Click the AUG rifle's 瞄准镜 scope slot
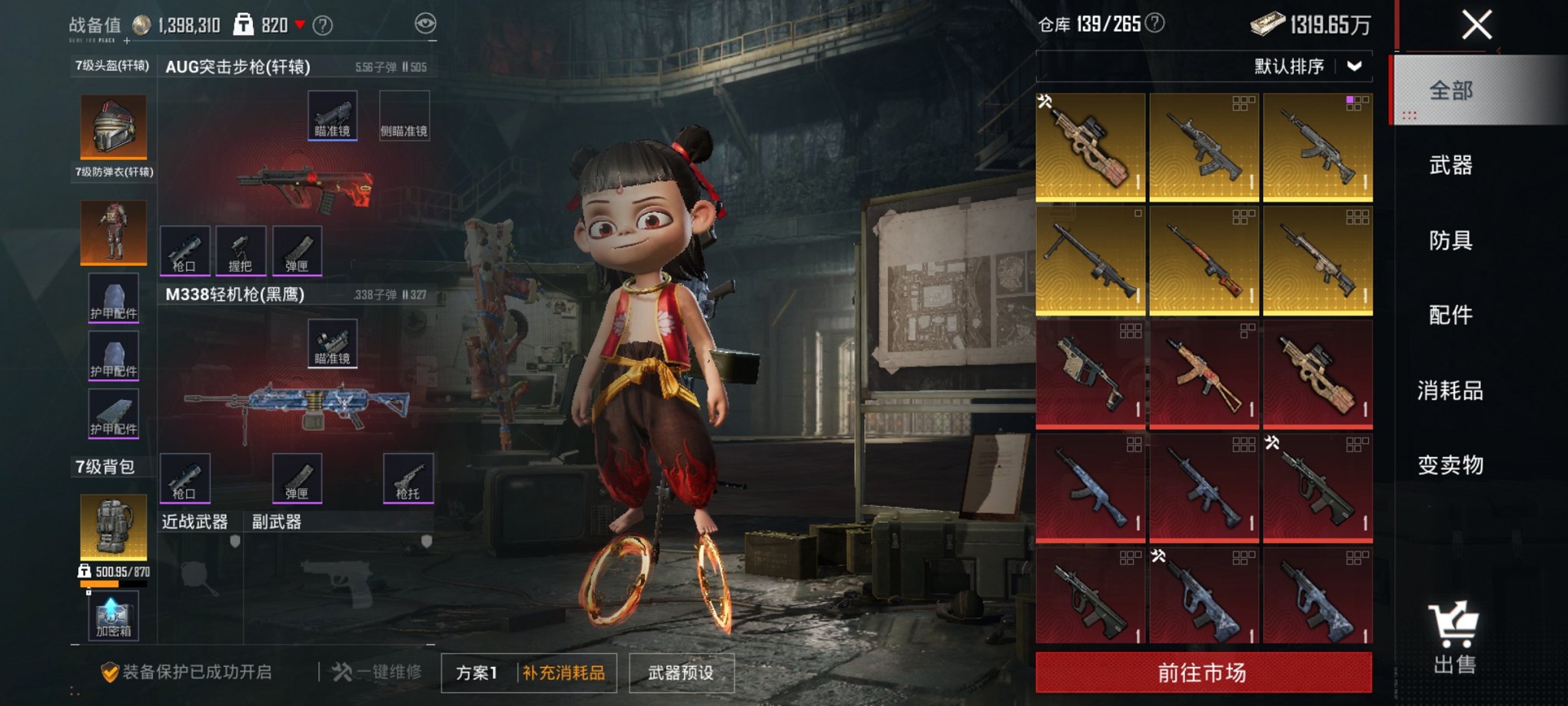 [x=332, y=115]
